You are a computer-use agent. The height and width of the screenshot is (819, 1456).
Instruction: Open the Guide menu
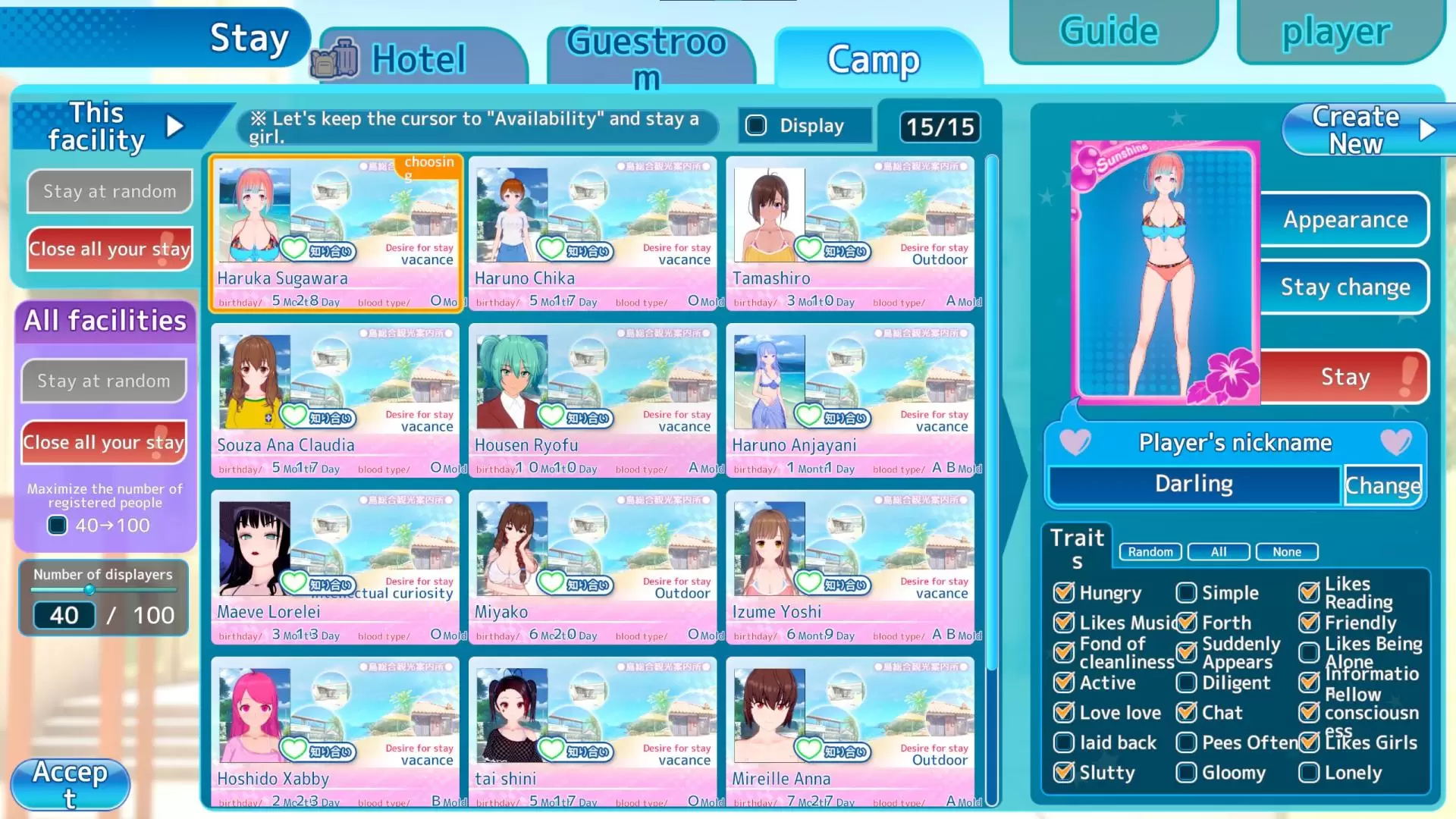pos(1109,32)
